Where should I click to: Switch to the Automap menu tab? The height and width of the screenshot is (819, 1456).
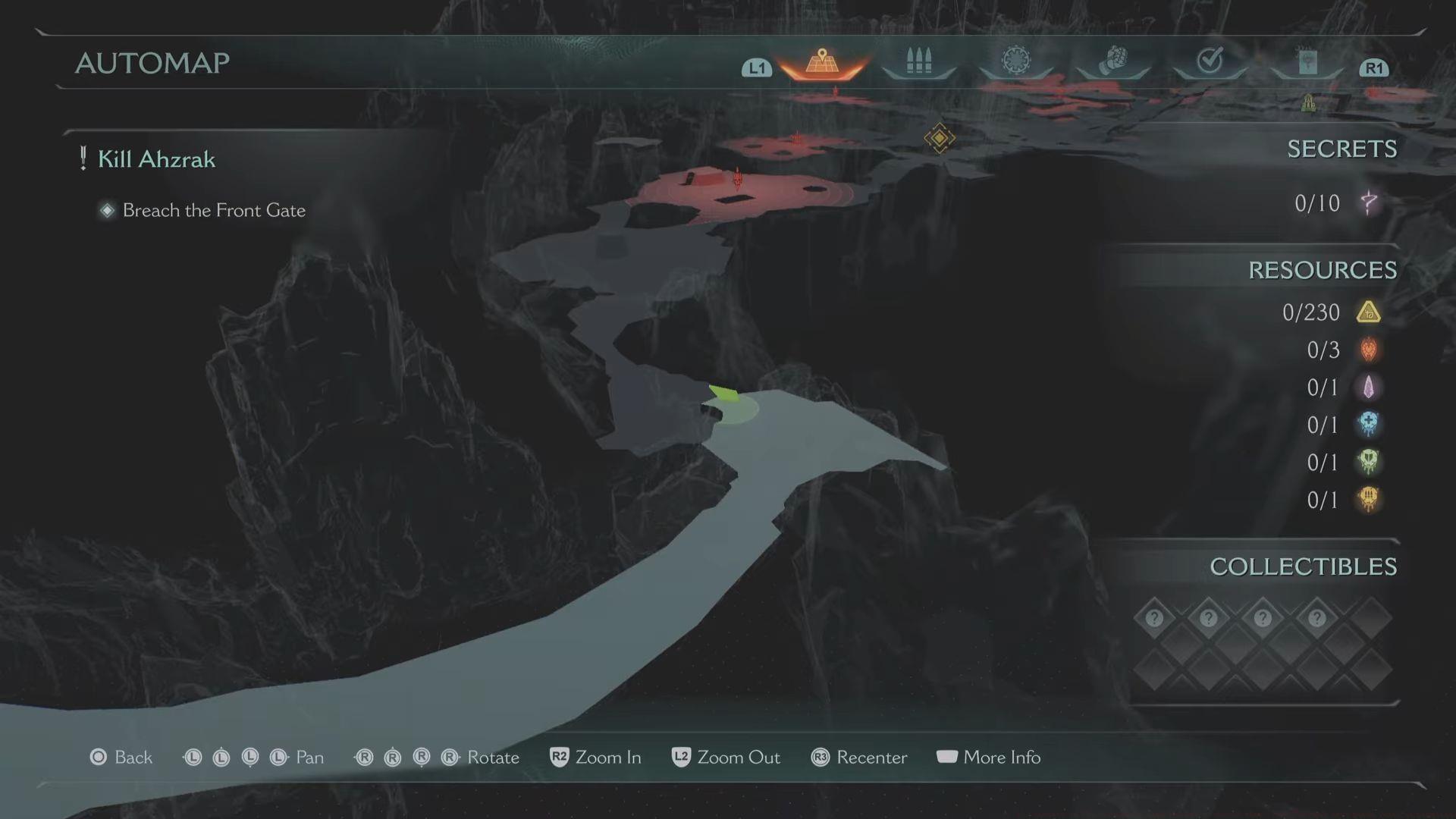click(x=821, y=62)
